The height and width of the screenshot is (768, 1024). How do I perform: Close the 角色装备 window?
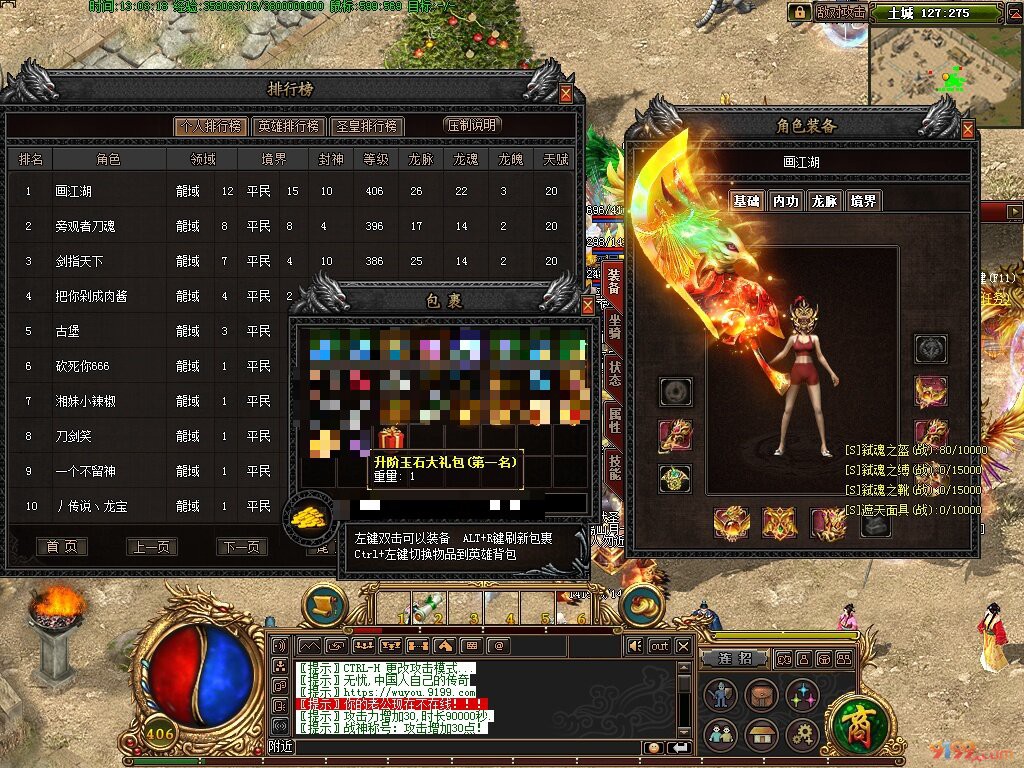tap(967, 129)
